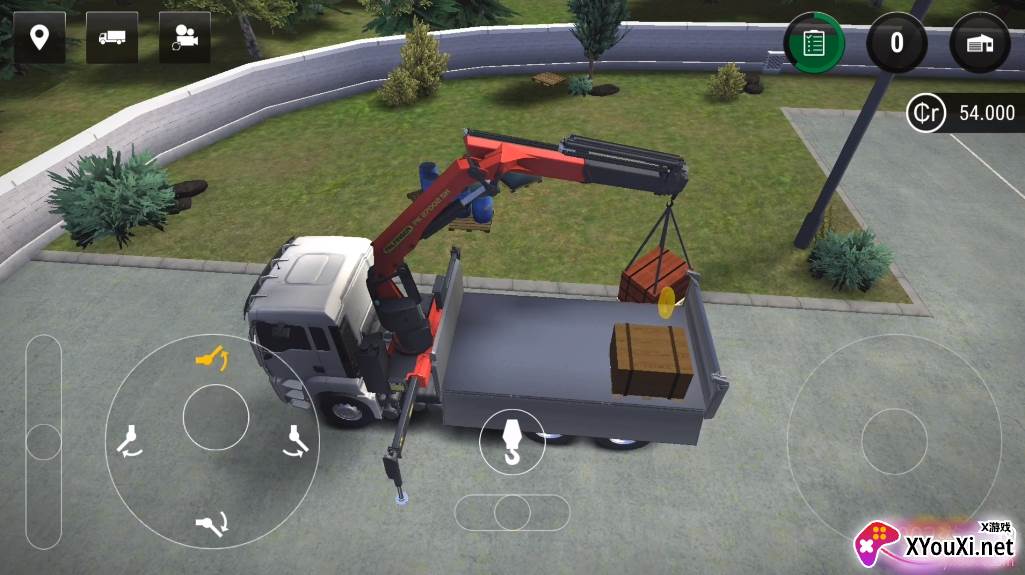Activate the crane hook button
The width and height of the screenshot is (1025, 575).
(x=511, y=442)
